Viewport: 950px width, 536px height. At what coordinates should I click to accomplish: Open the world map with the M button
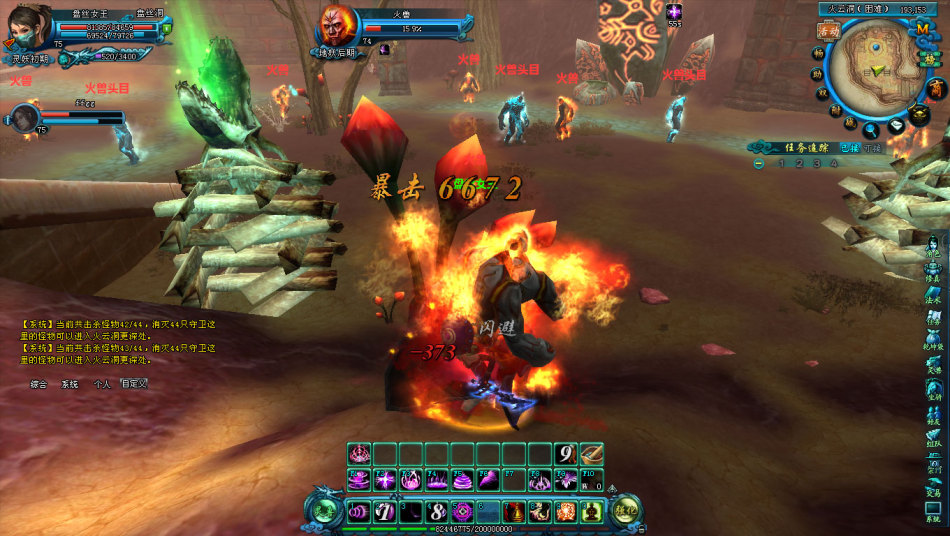pyautogui.click(x=923, y=29)
